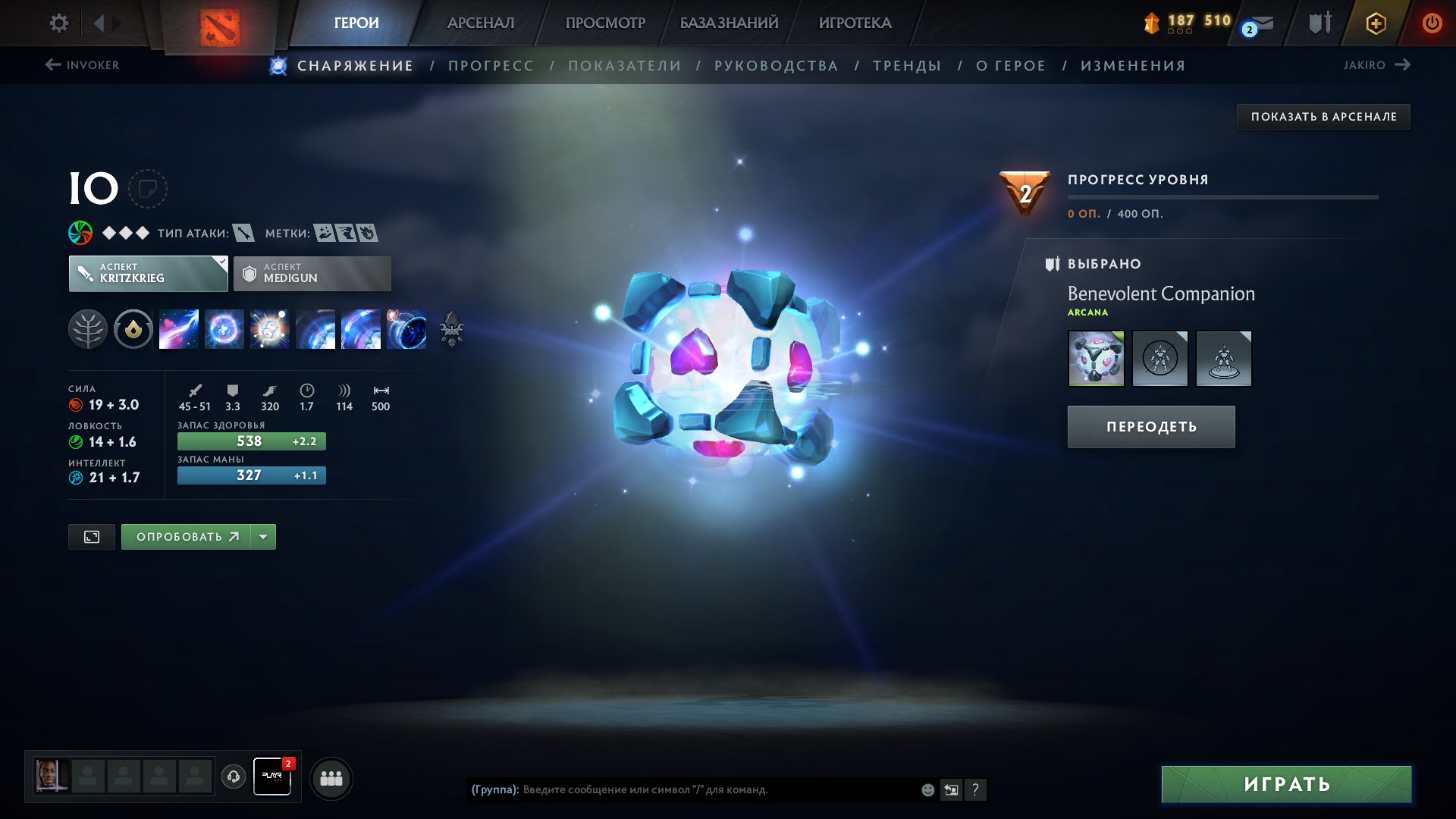
Task: Switch to the ПРОГРЕСС tab
Action: 490,65
